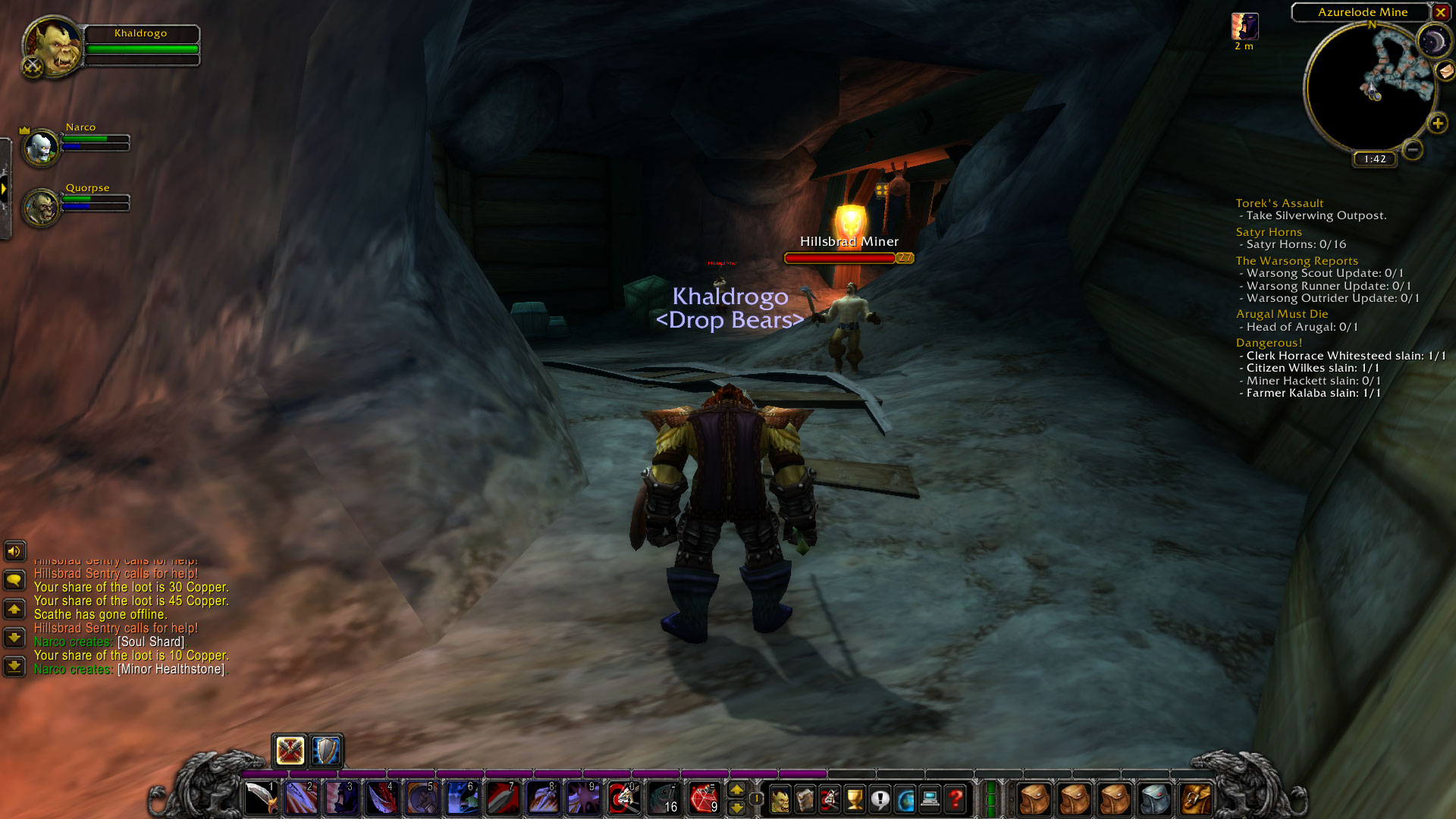Collapse Torek's Assault quest objectives
1456x819 pixels.
tap(1280, 202)
